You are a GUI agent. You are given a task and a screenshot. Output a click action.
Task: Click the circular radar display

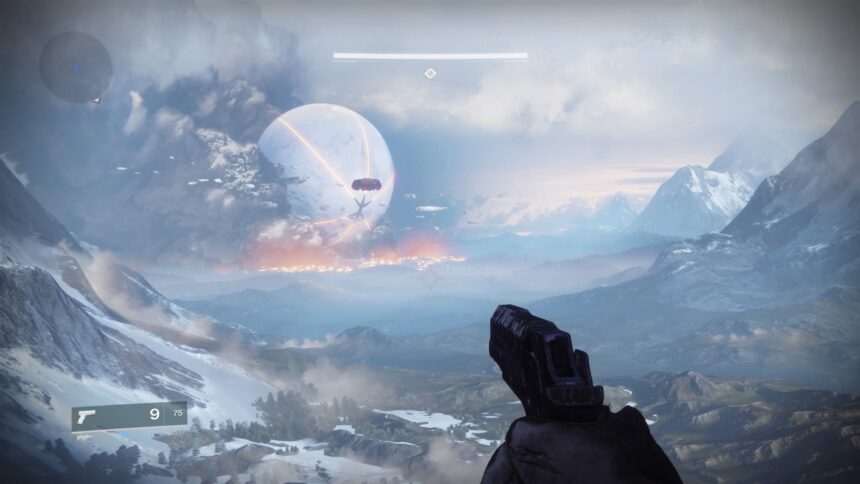[75, 66]
